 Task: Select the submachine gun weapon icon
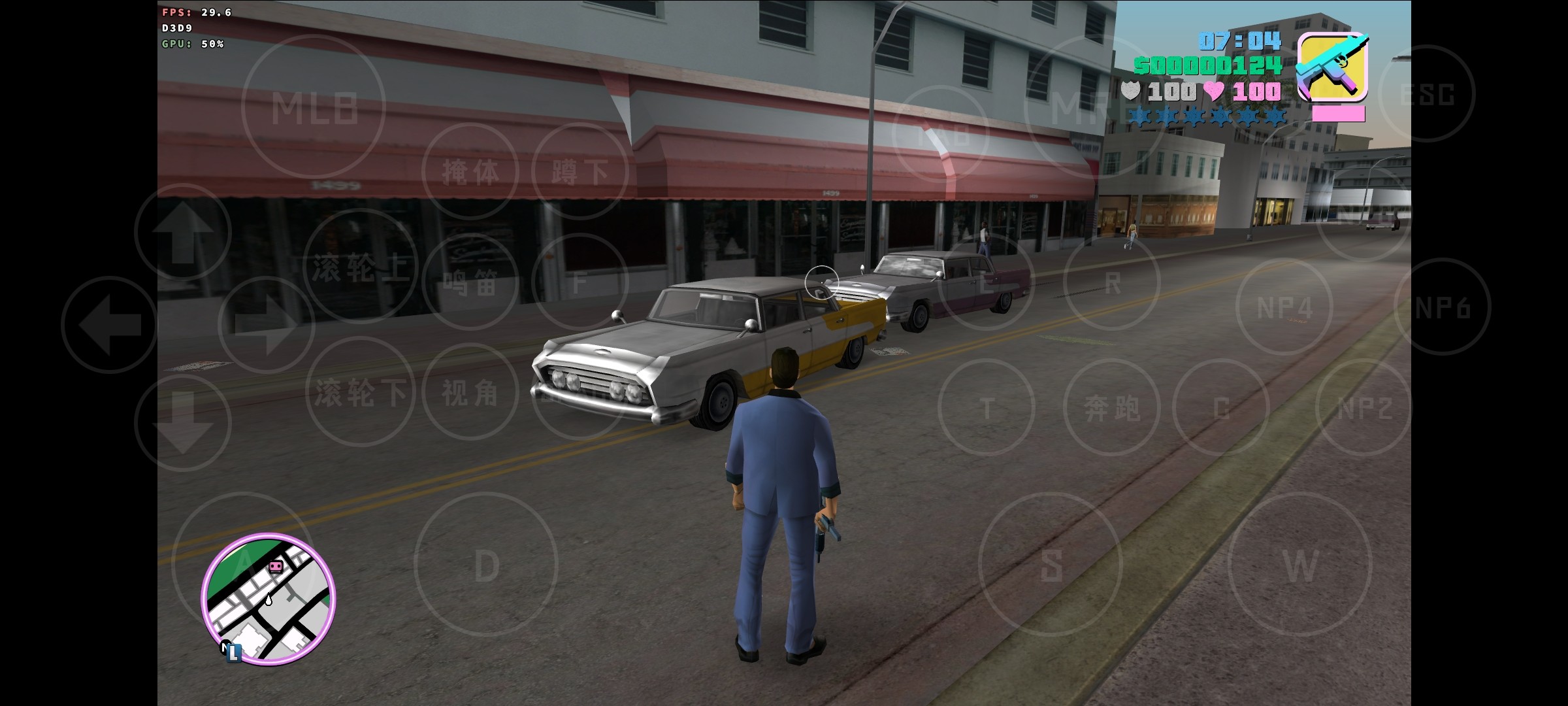coord(1332,67)
